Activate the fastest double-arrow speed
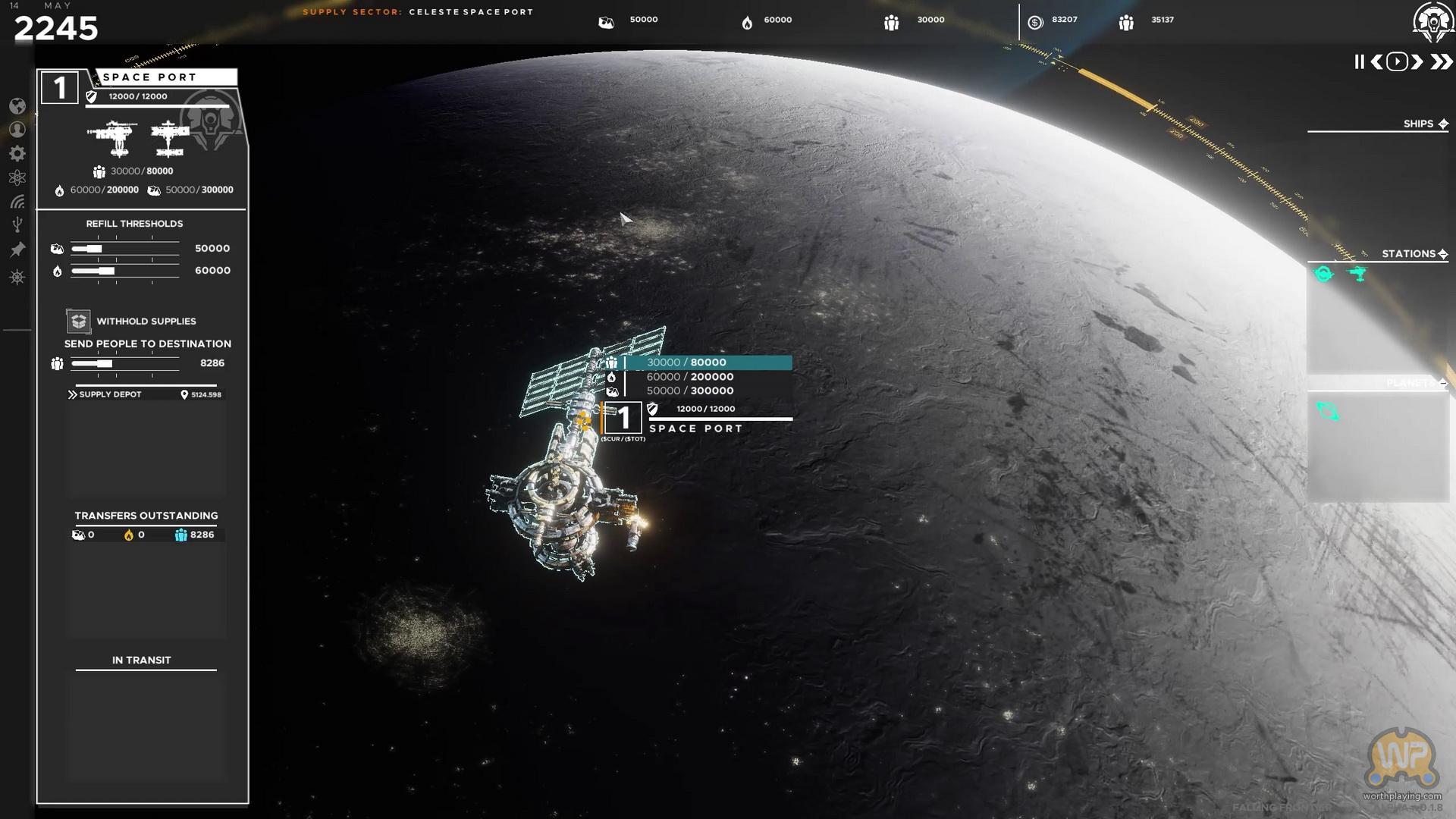This screenshot has width=1456, height=819. [1440, 62]
